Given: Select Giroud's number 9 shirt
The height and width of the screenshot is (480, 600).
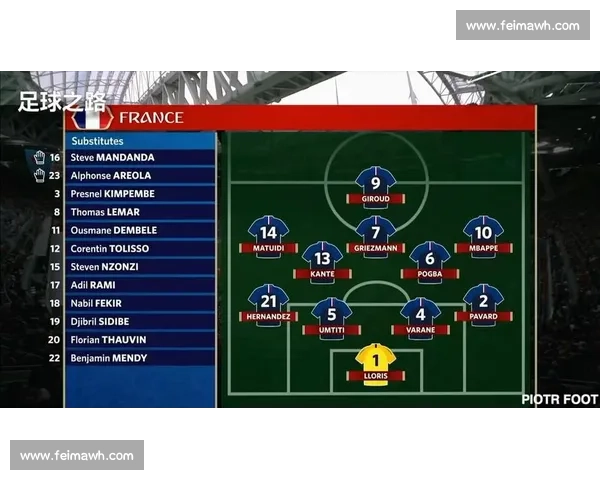Looking at the screenshot, I should pos(375,182).
